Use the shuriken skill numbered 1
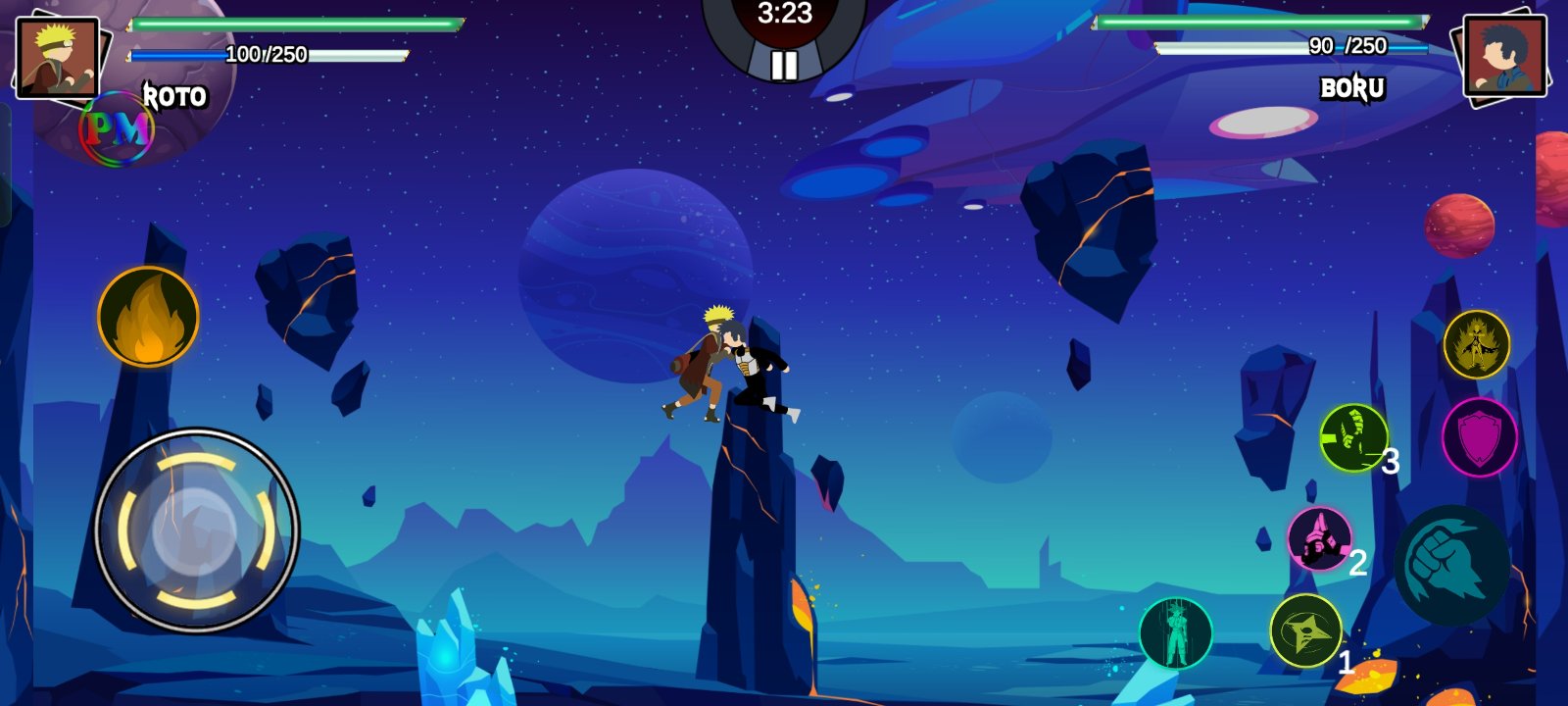The height and width of the screenshot is (706, 1568). 1305,630
